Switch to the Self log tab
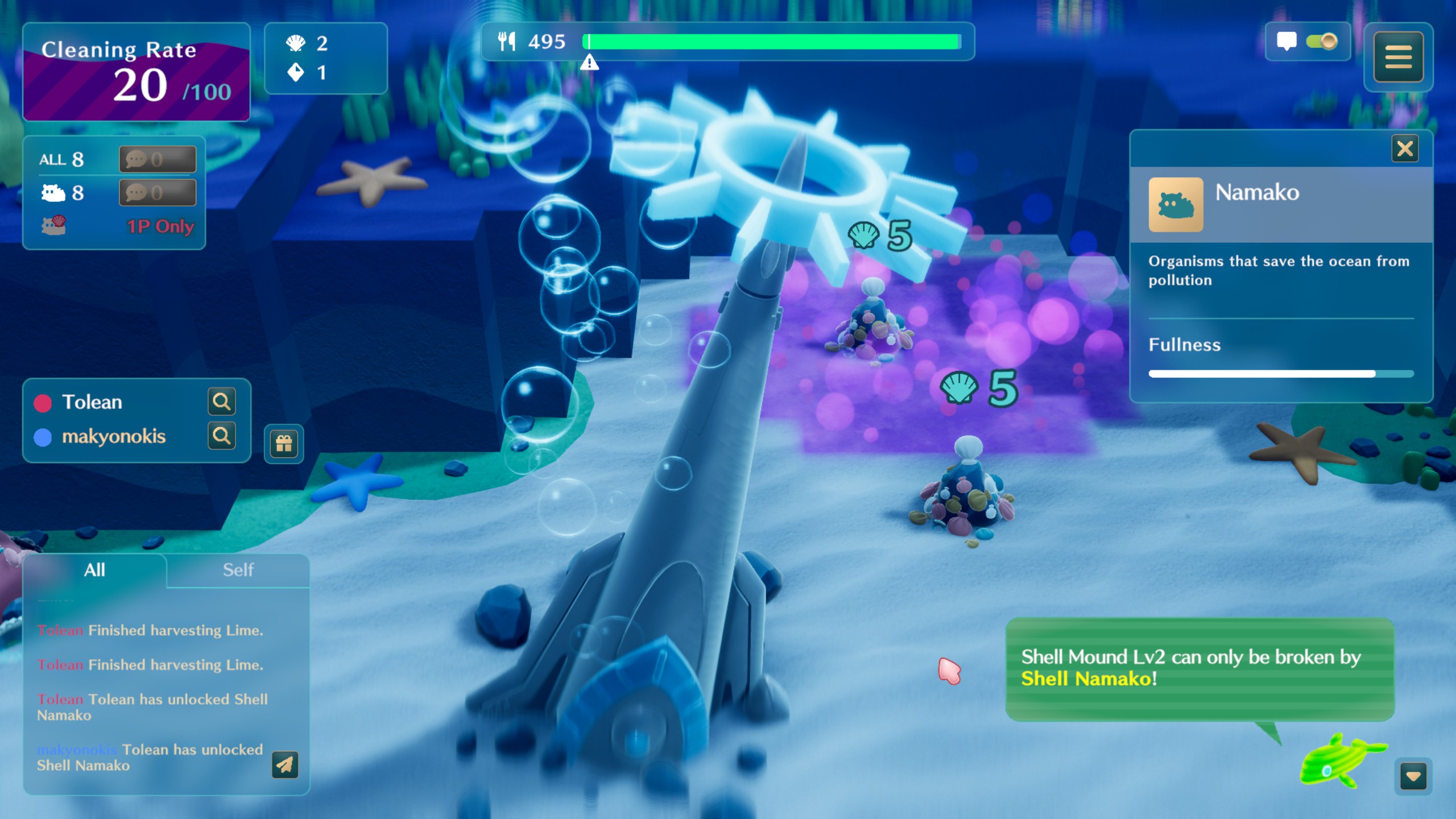Viewport: 1456px width, 819px height. (x=238, y=570)
